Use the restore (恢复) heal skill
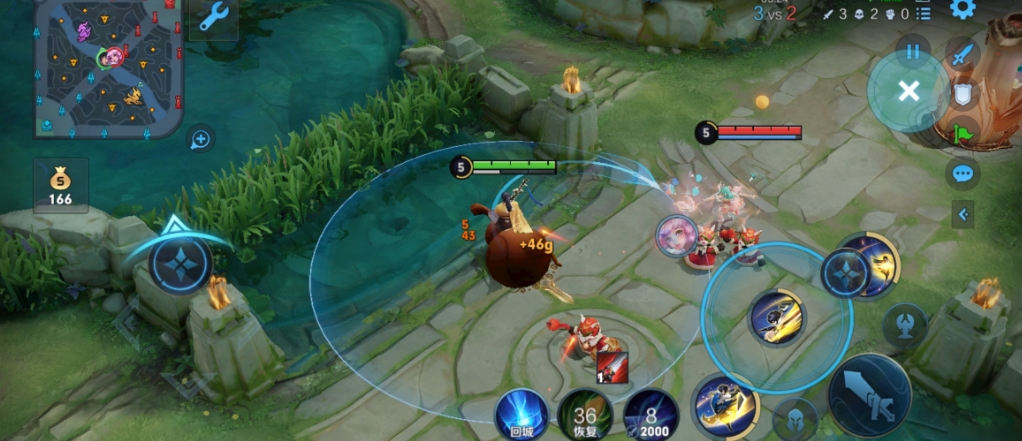1022x441 pixels. pyautogui.click(x=585, y=414)
